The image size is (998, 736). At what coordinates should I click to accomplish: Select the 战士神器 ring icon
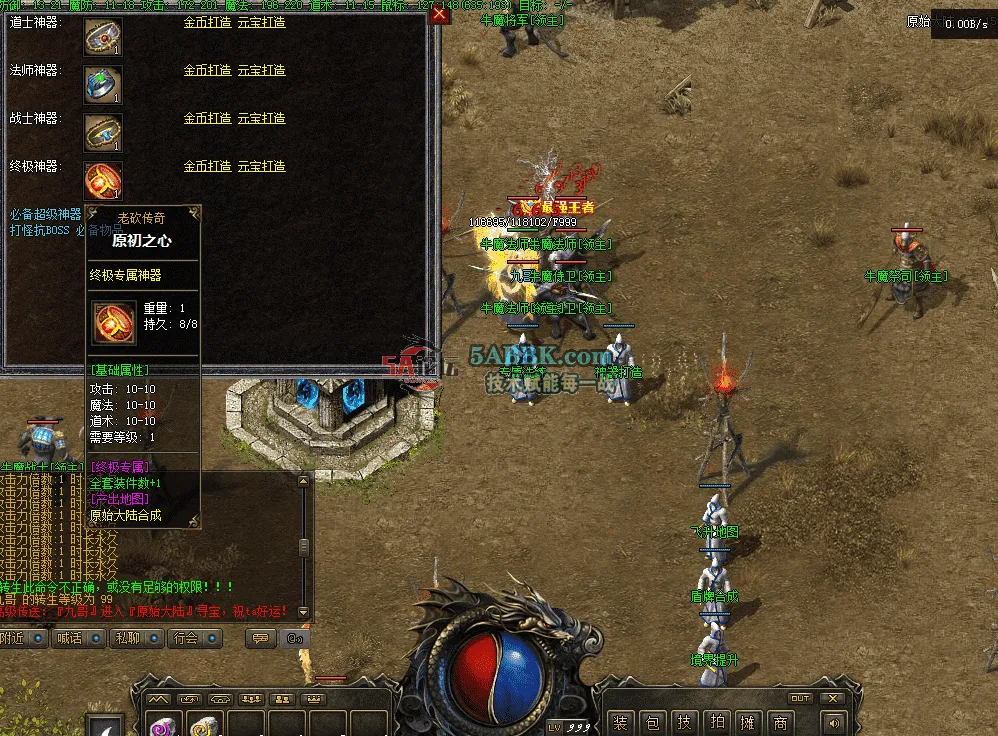point(103,132)
